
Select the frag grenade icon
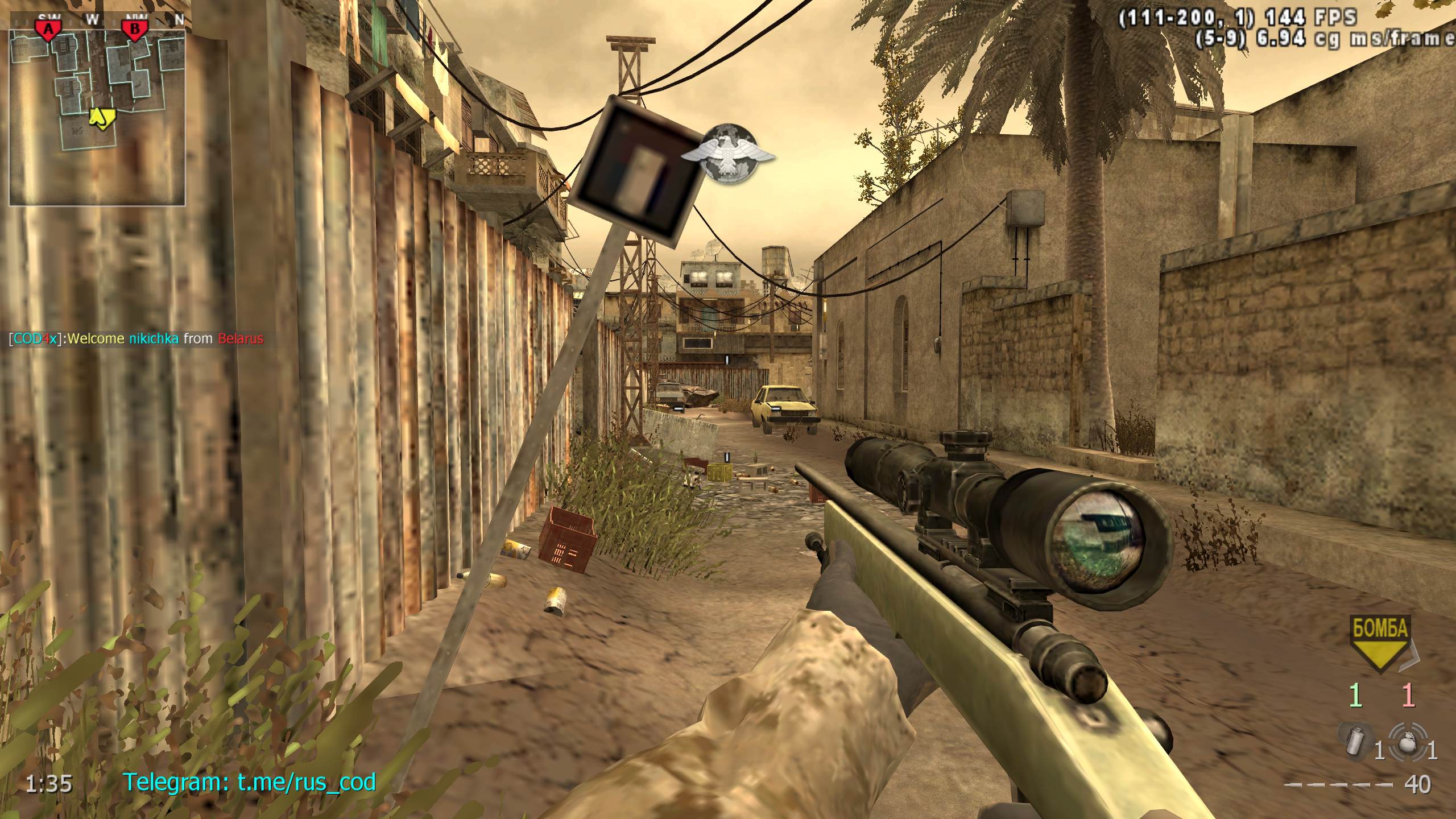pyautogui.click(x=1407, y=741)
